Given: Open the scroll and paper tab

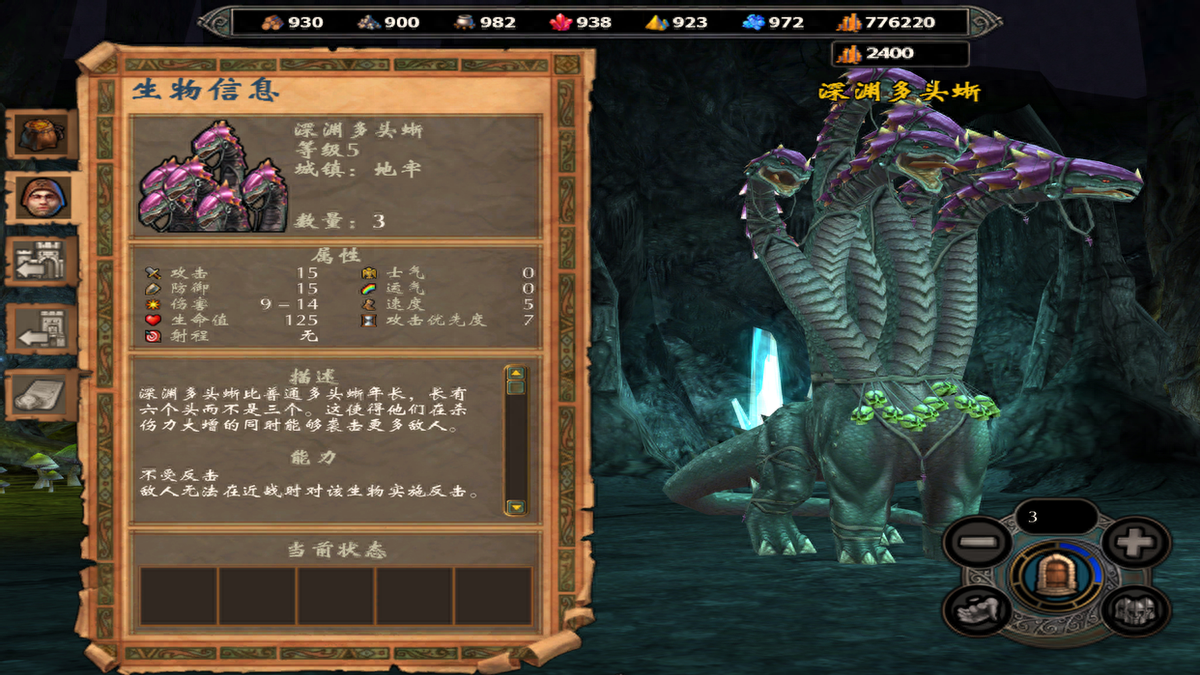Looking at the screenshot, I should (x=42, y=395).
